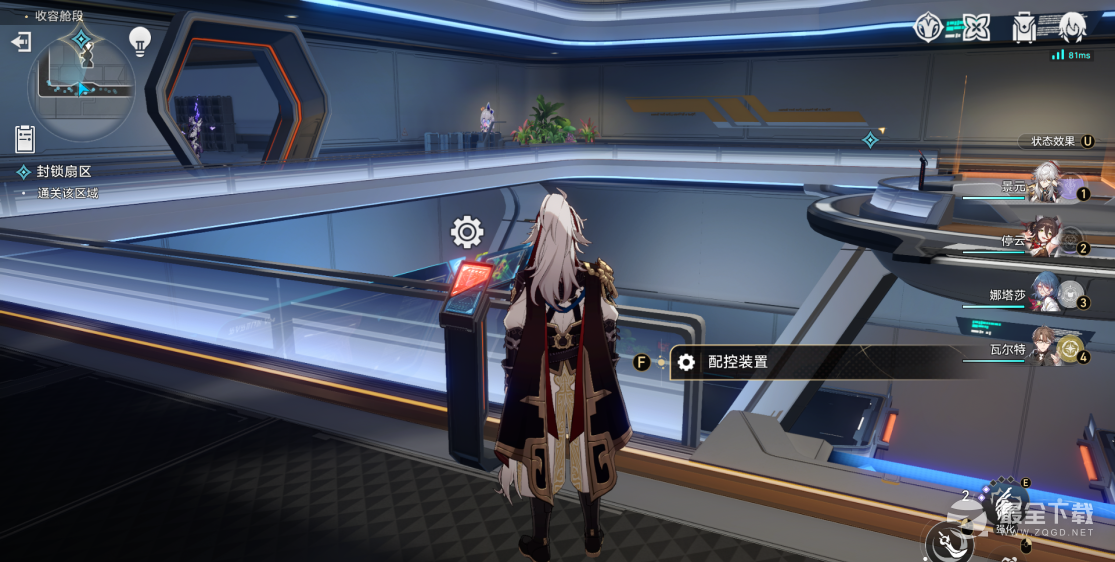Interact with the 配控装置 prompt
Viewport: 1115px width, 562px height.
point(737,362)
